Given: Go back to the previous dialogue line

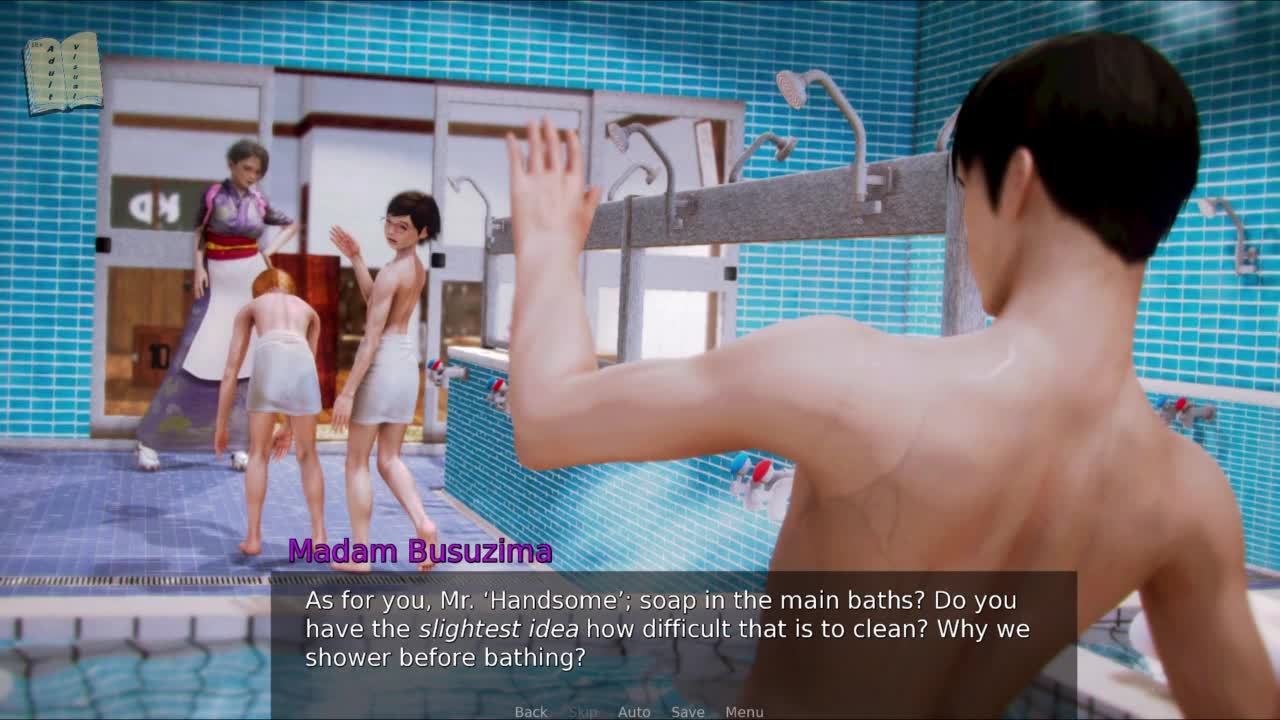Looking at the screenshot, I should (x=531, y=712).
